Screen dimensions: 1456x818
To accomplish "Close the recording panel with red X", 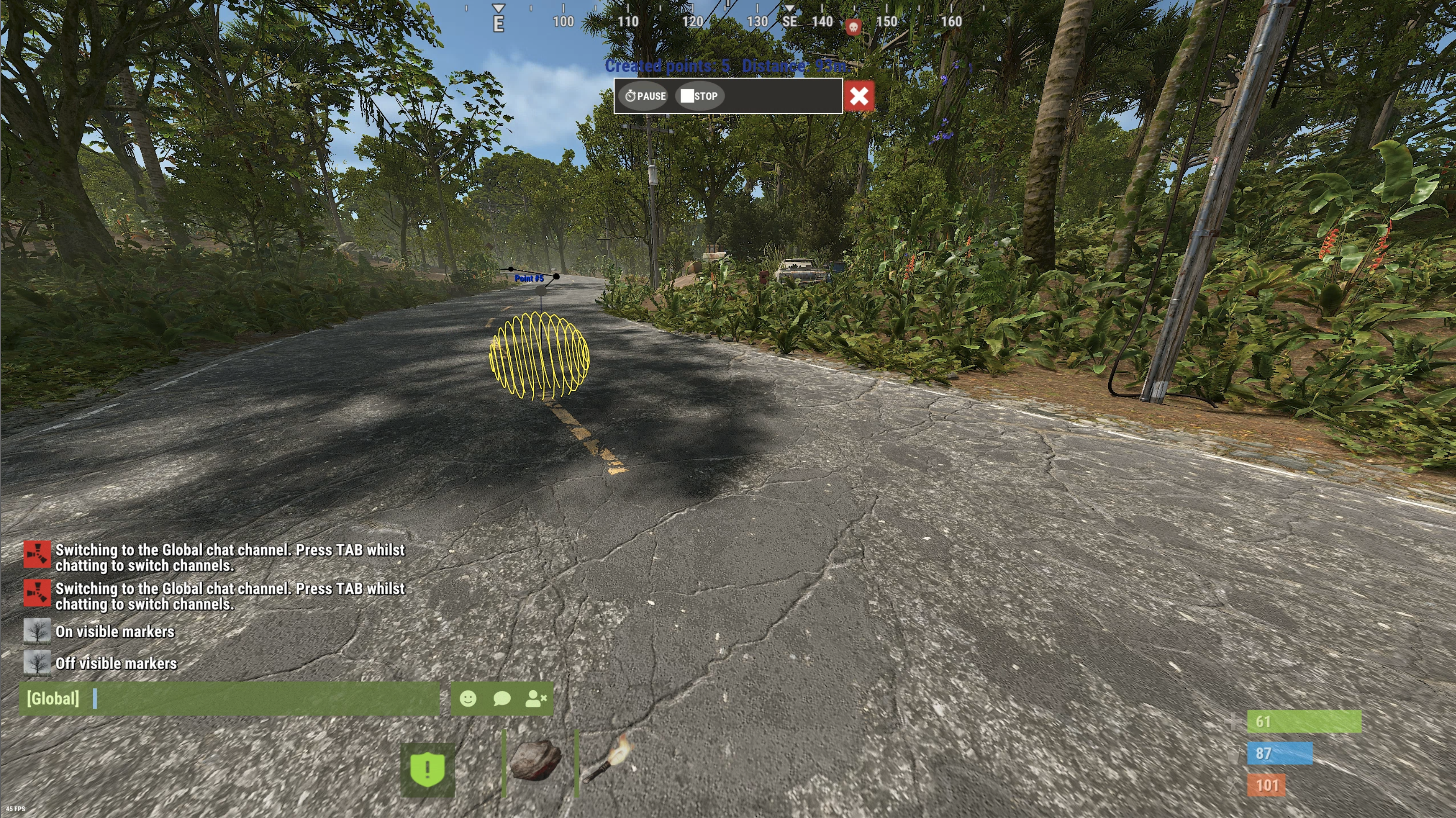I will pos(858,96).
